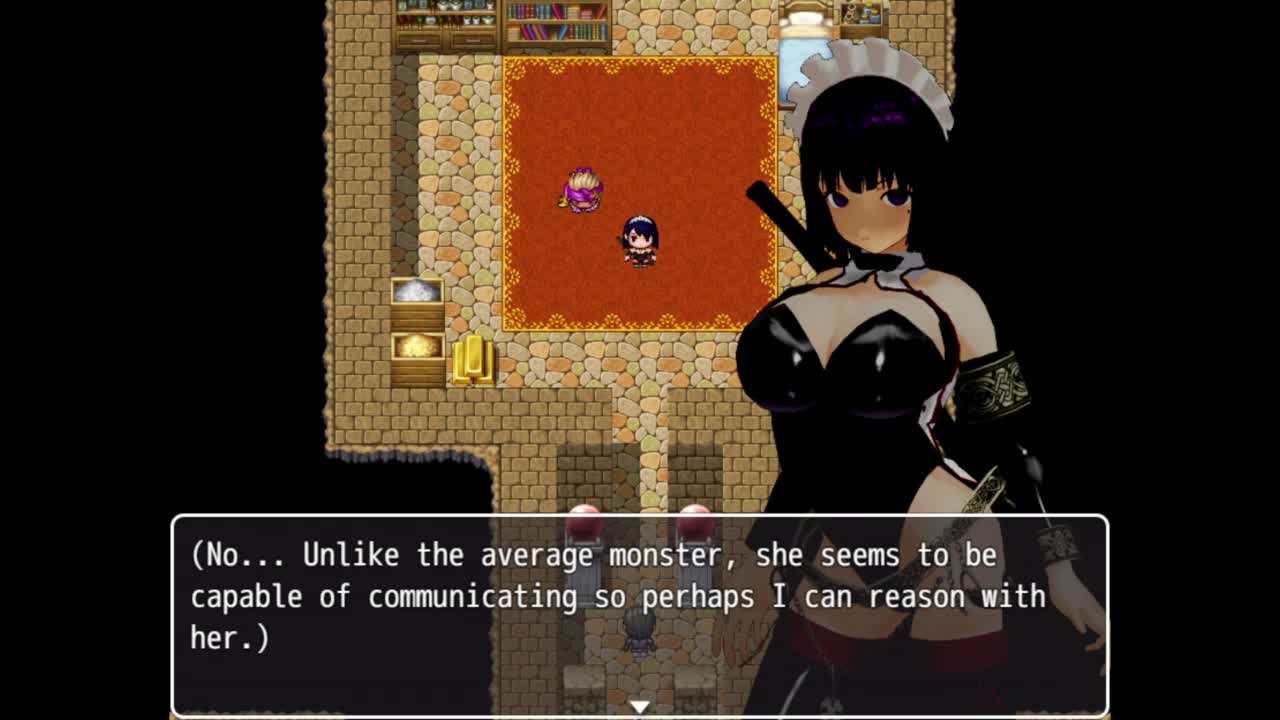Advance dialogue with the down arrow indicator

(x=639, y=707)
